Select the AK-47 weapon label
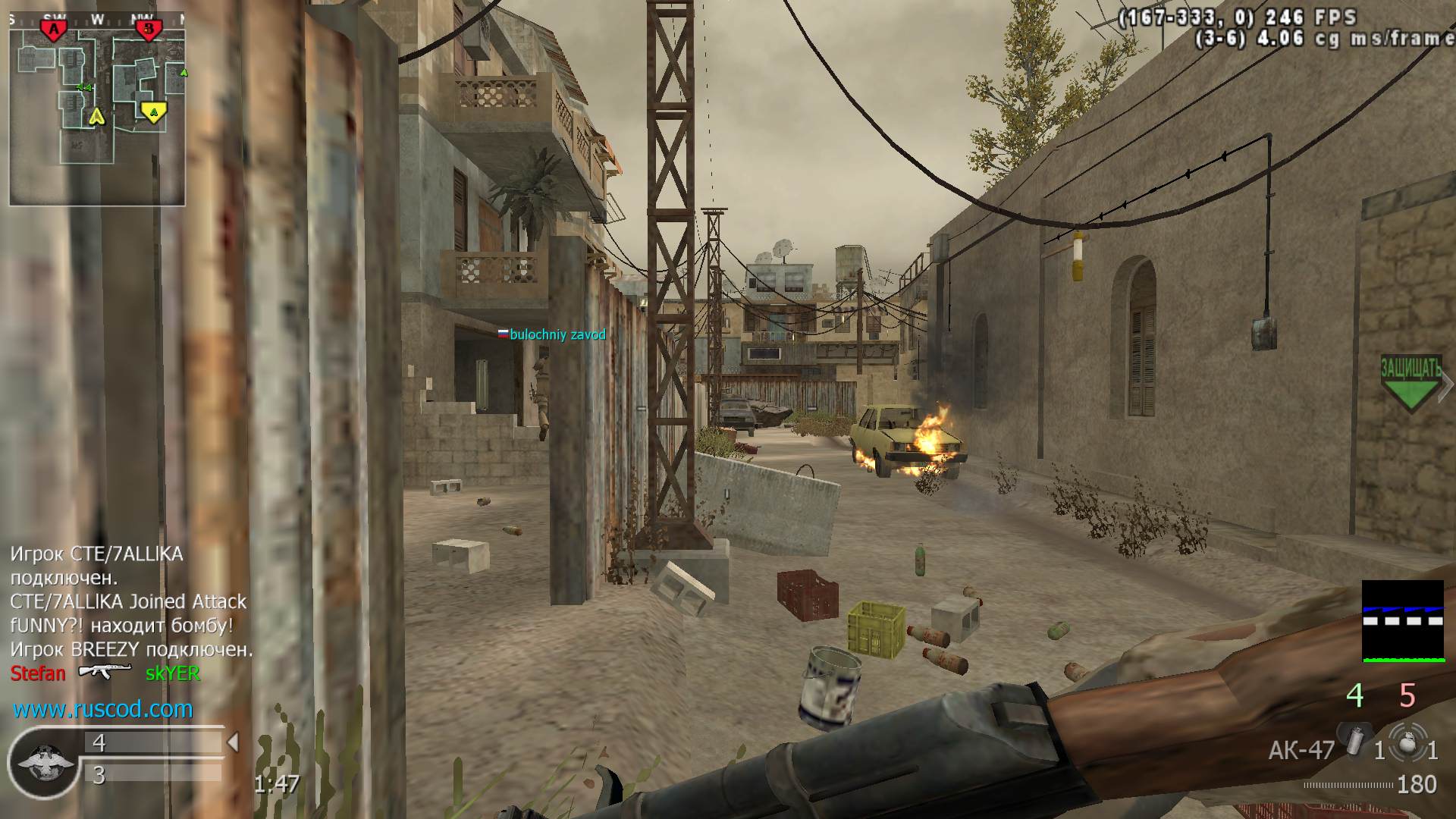 point(1301,750)
